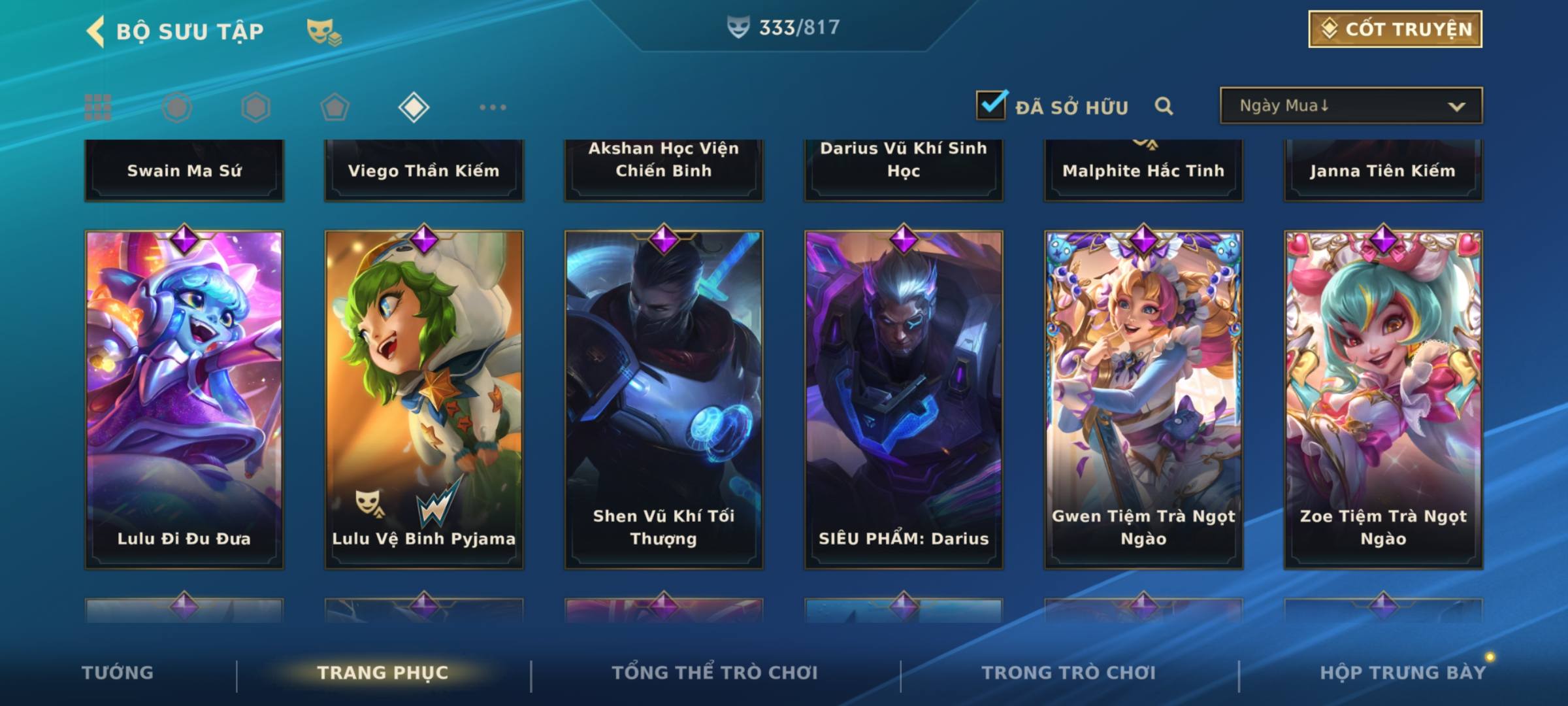The image size is (1568, 706).
Task: Select the pentagon rarity filter
Action: tap(335, 107)
